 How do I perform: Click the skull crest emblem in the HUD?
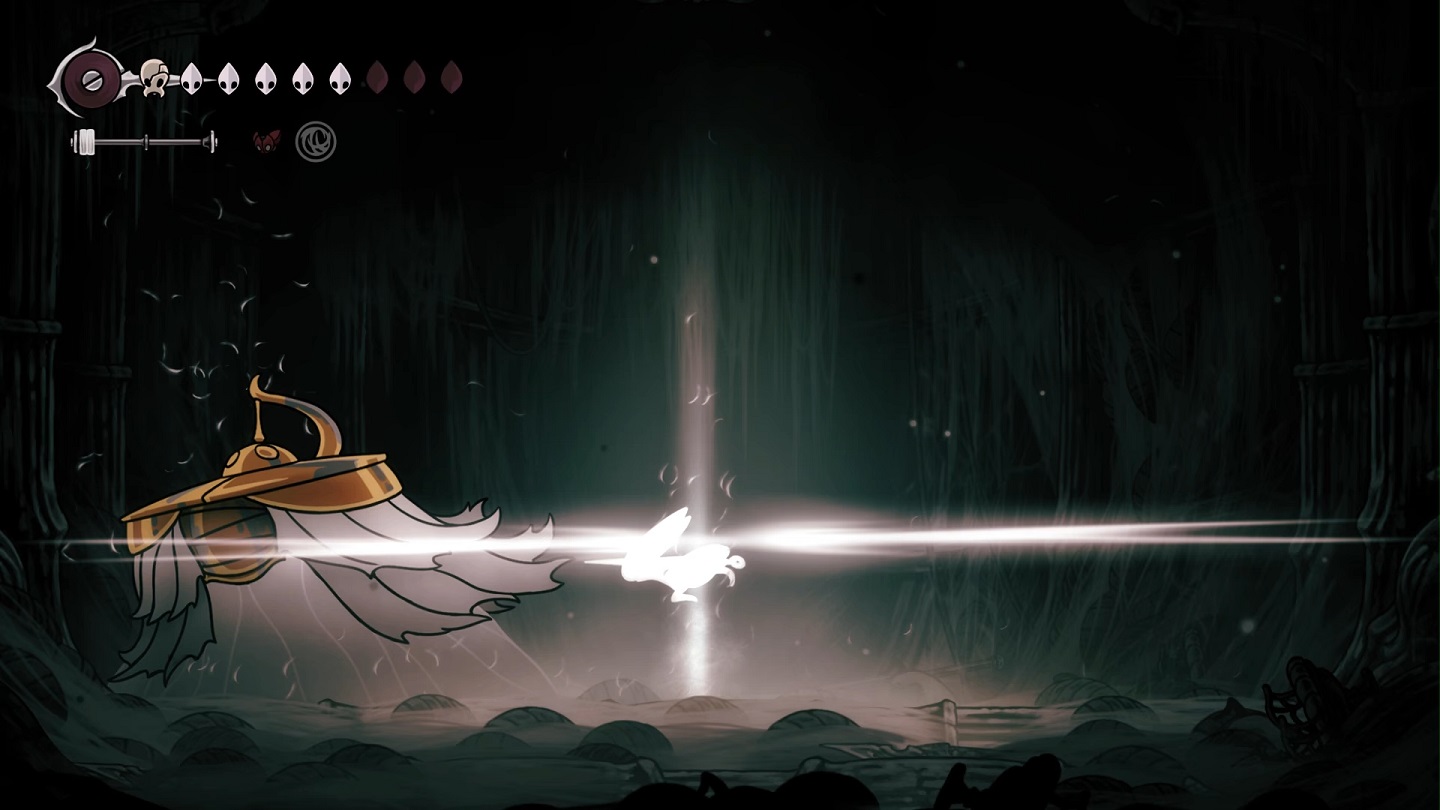click(x=154, y=77)
